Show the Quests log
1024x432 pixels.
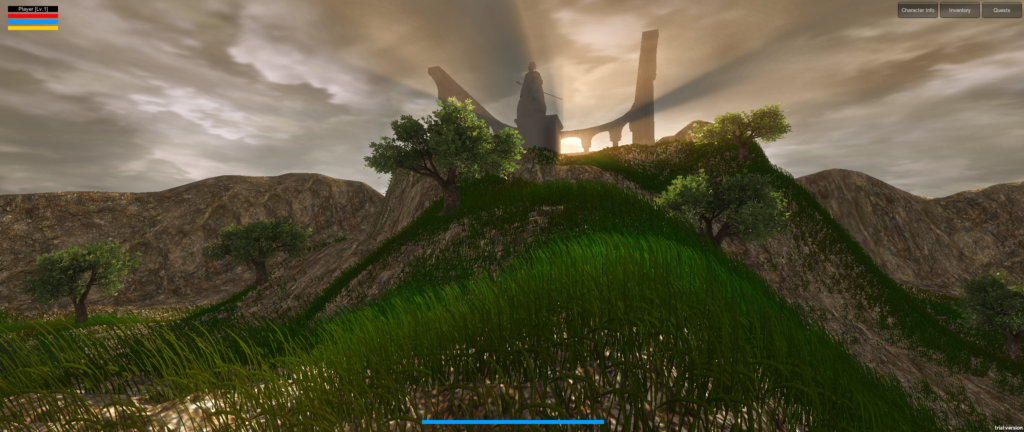[1001, 10]
